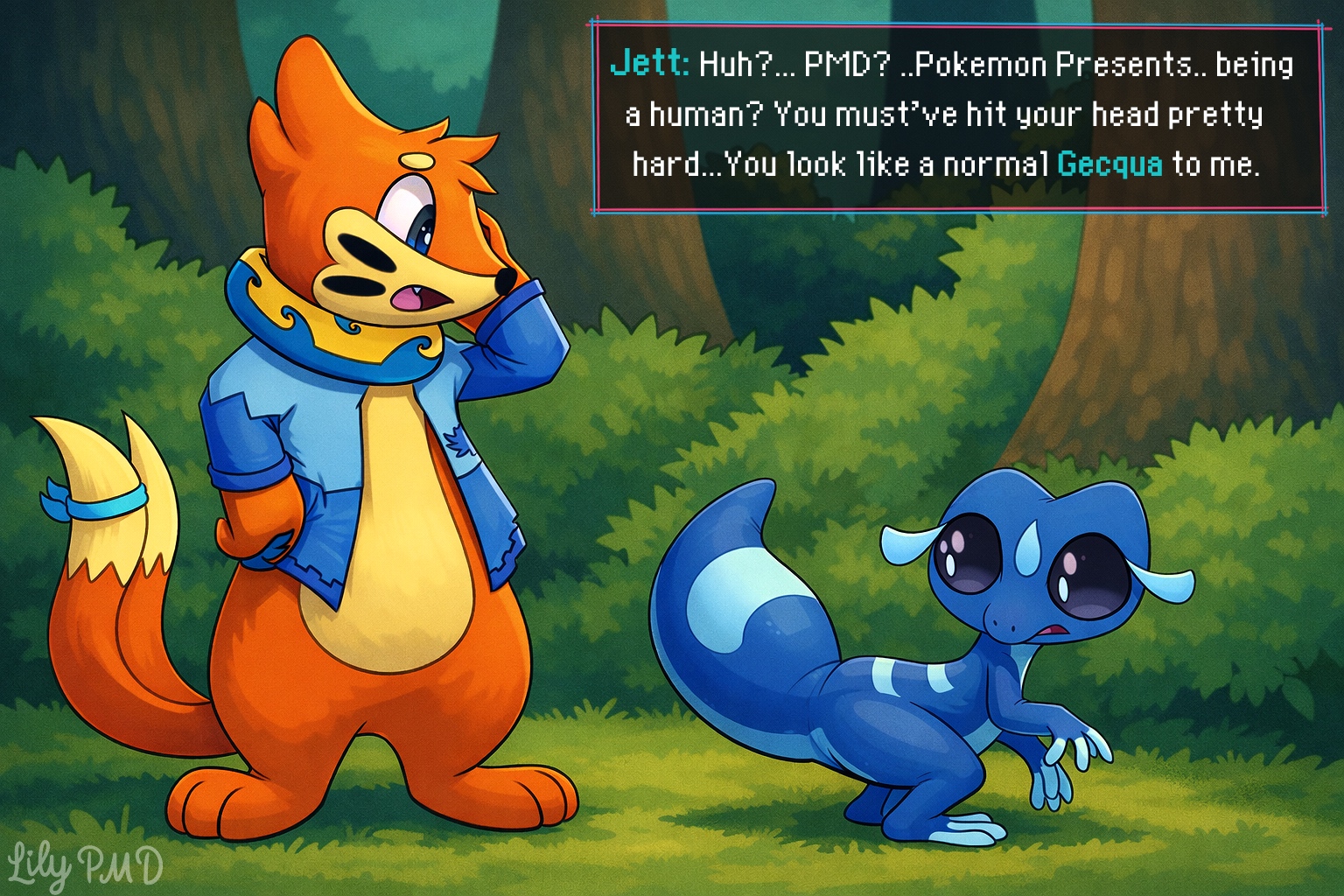Click Jett's dialogue box to continue
Screen dimensions: 1344x896
tap(959, 118)
